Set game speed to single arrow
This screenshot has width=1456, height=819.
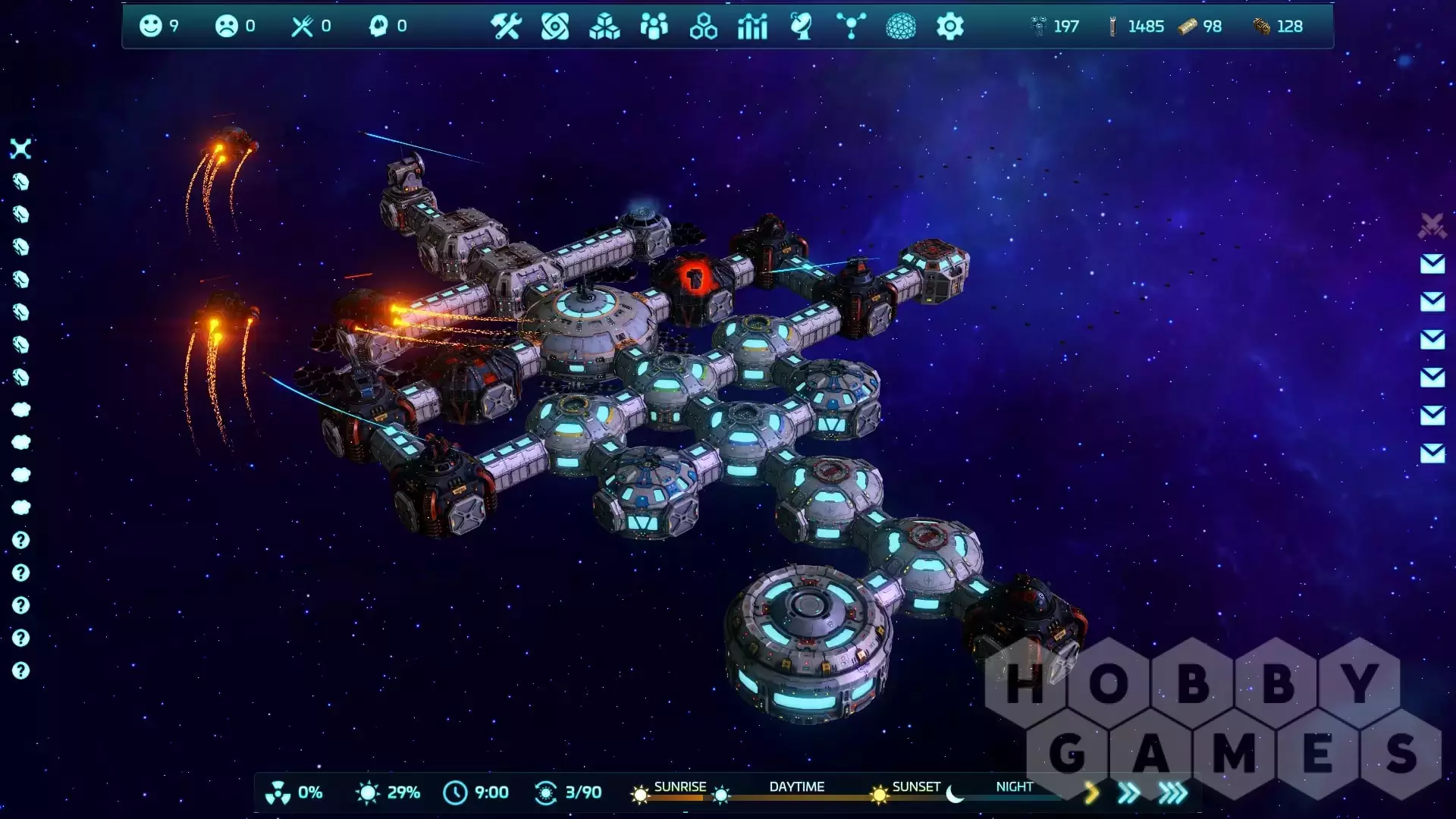[x=1091, y=793]
